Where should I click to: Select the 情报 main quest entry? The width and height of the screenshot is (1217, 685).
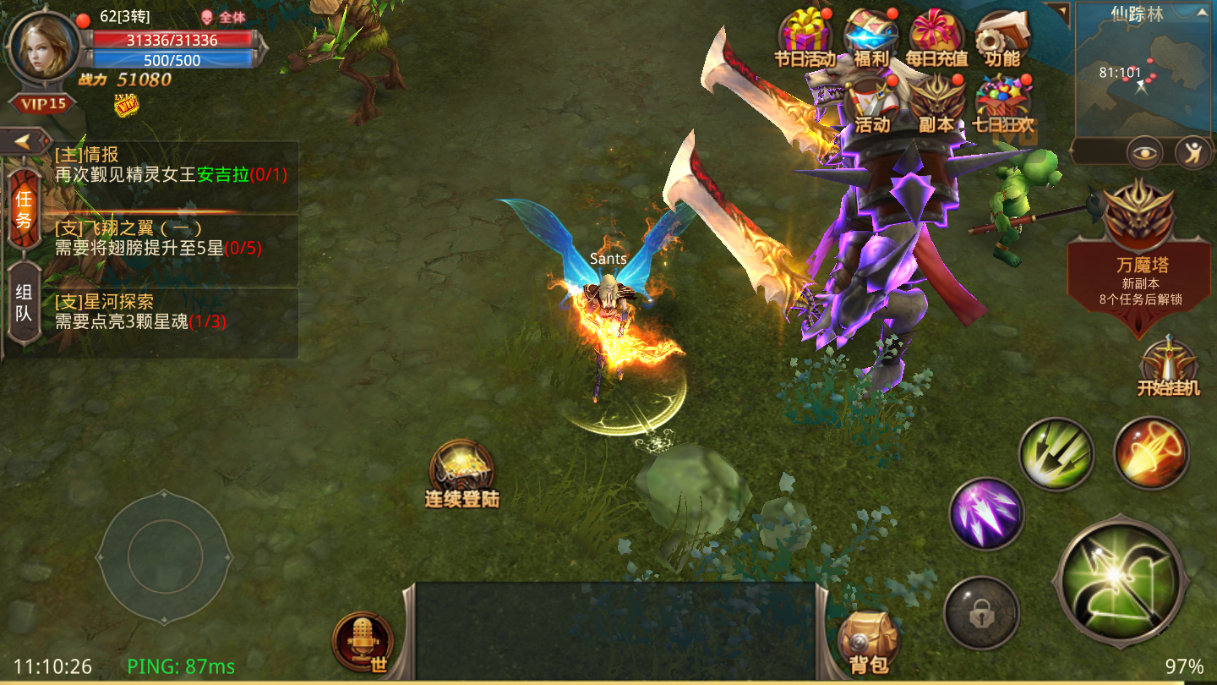pyautogui.click(x=170, y=164)
